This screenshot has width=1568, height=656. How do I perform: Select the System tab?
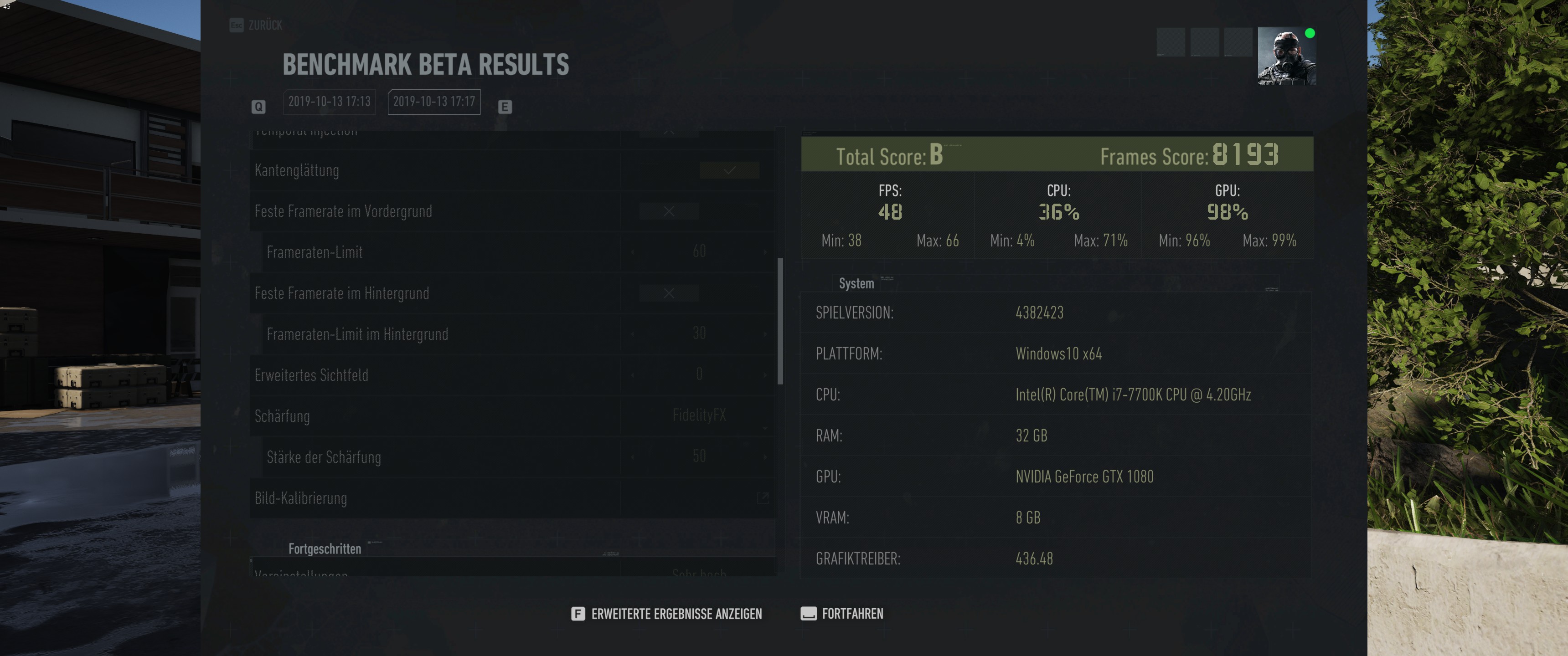tap(856, 283)
